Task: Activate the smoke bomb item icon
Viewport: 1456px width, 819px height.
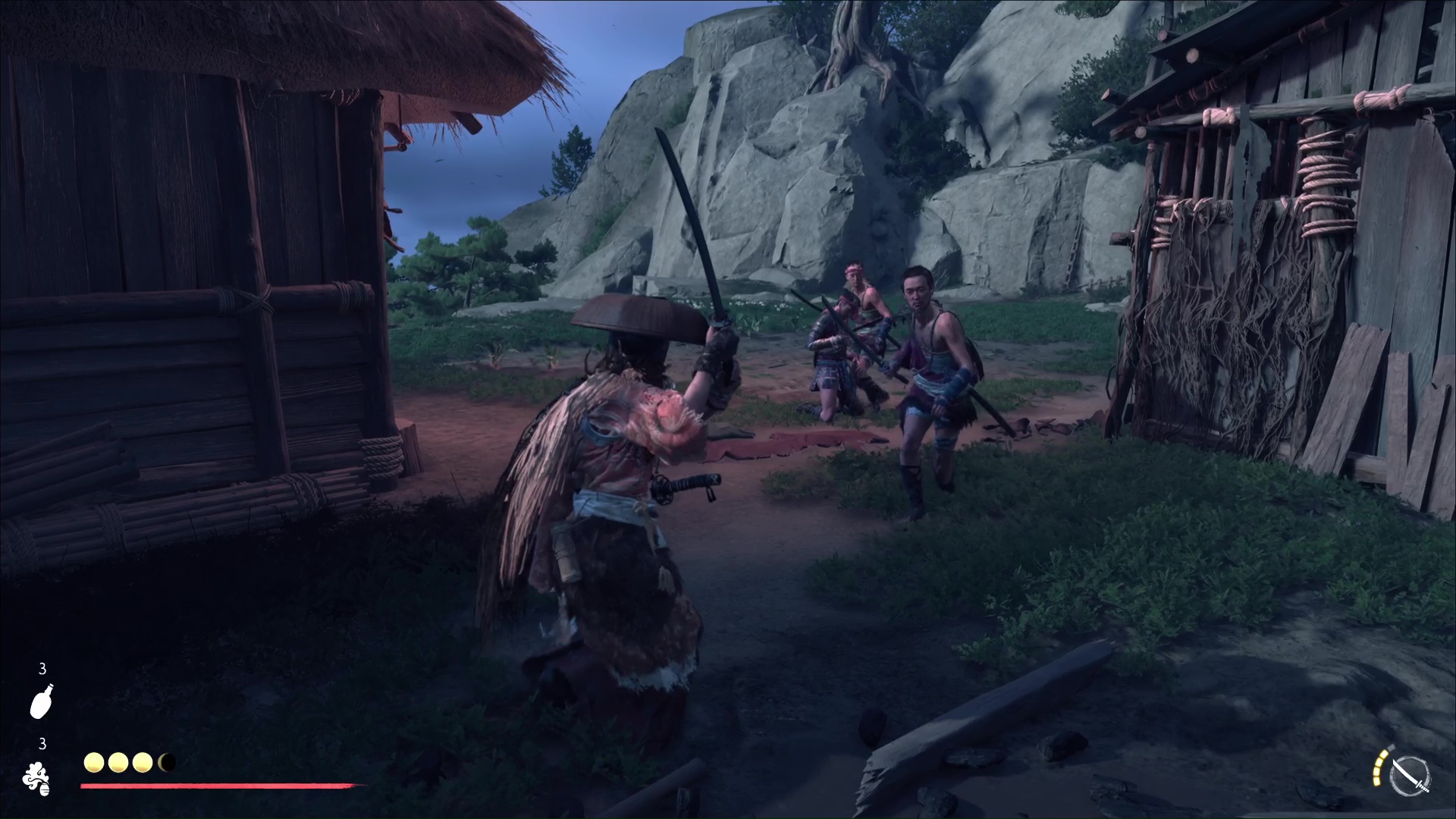Action: [x=36, y=779]
